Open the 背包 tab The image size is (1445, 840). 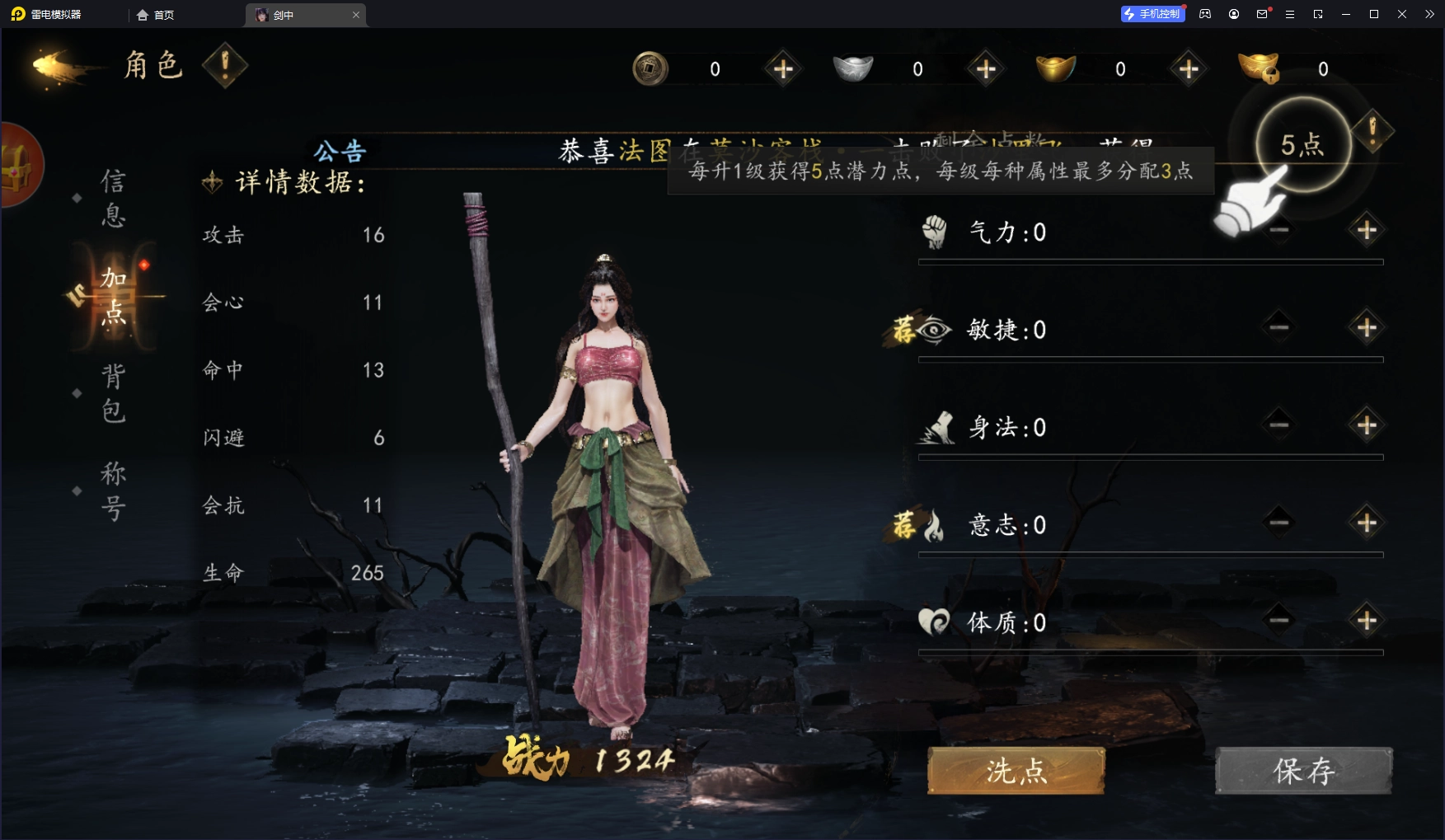[114, 393]
